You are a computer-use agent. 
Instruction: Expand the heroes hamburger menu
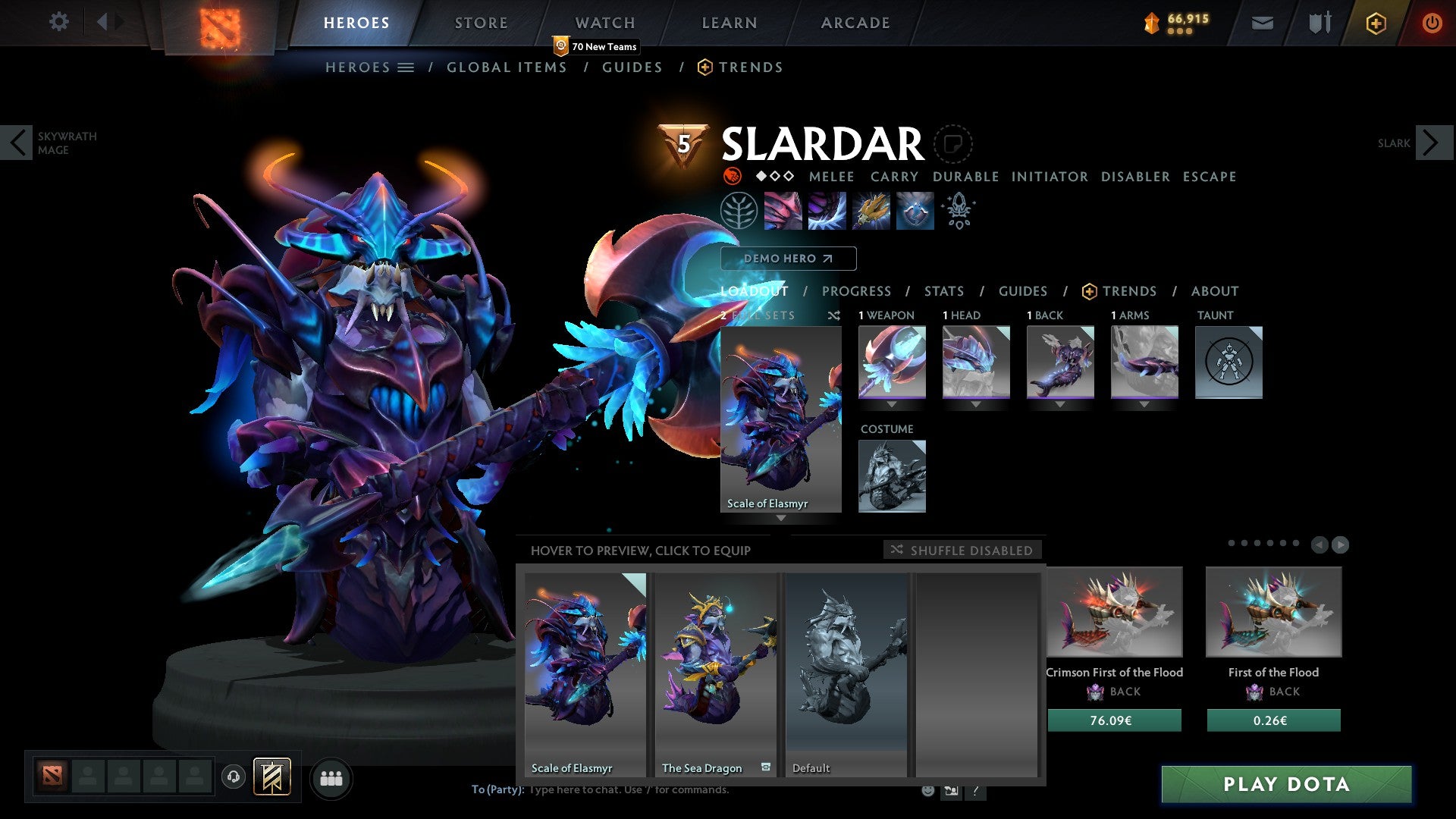pos(407,67)
